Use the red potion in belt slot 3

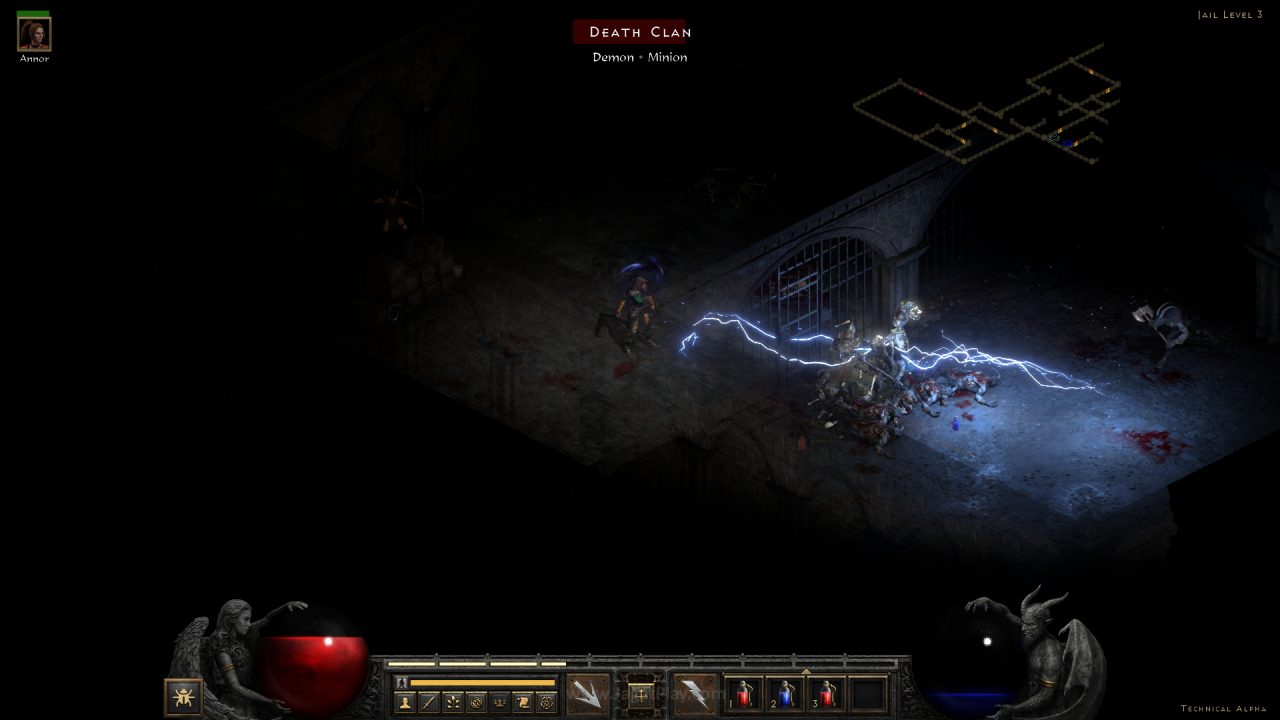coord(827,694)
